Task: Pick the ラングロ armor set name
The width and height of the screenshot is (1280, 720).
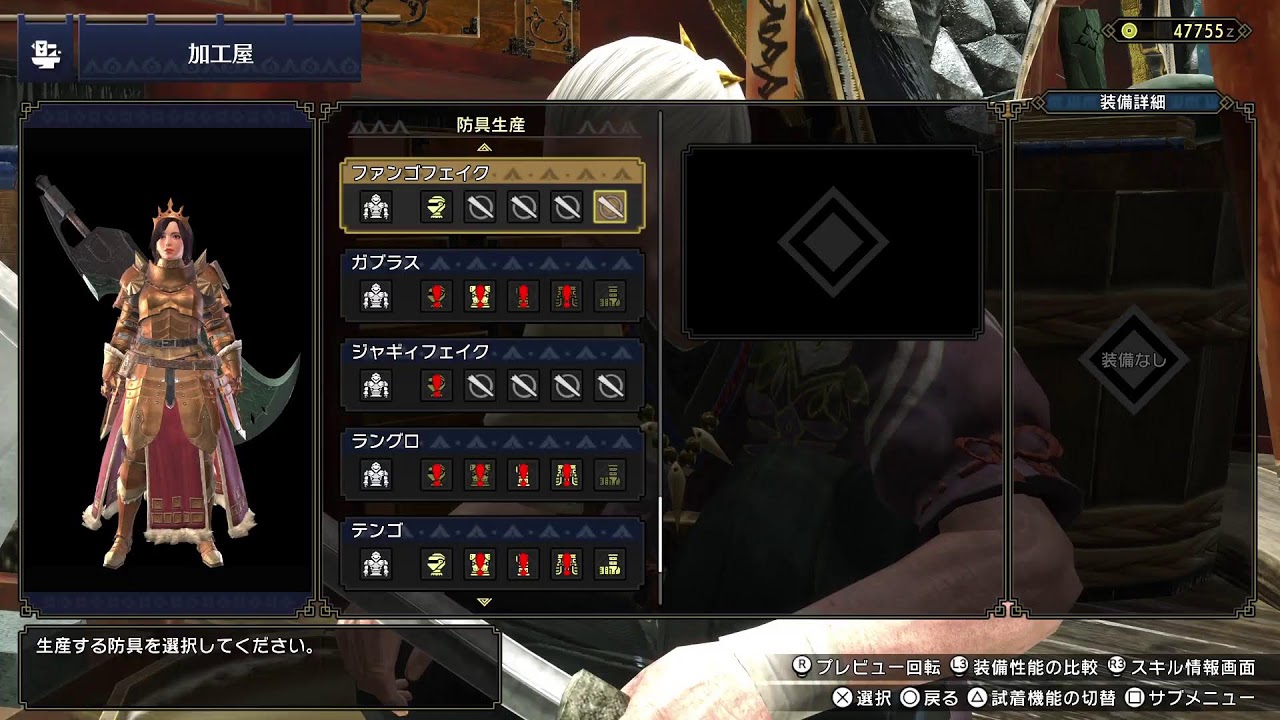Action: click(x=385, y=441)
